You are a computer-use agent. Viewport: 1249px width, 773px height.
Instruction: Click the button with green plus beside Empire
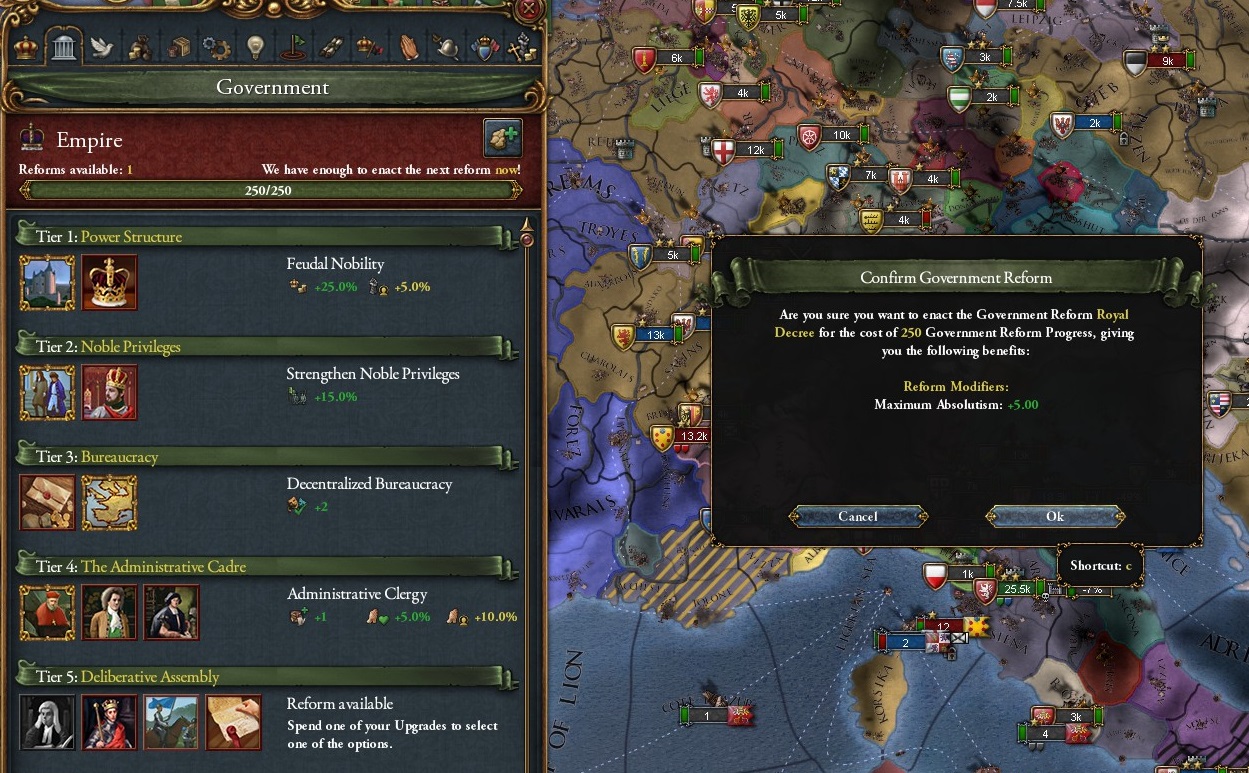502,138
